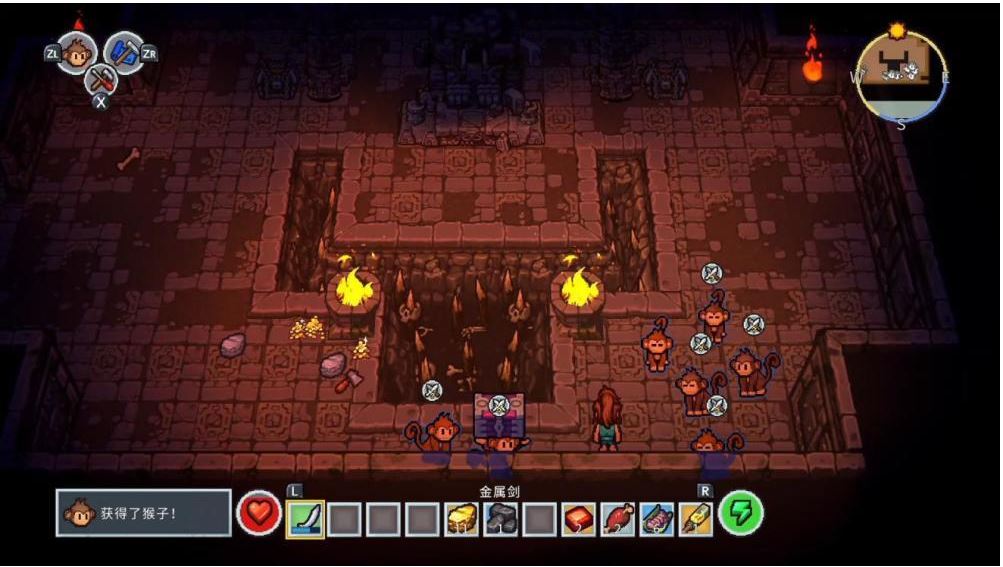Image resolution: width=1003 pixels, height=567 pixels.
Task: Select the meat on blue plate slot
Action: point(656,518)
